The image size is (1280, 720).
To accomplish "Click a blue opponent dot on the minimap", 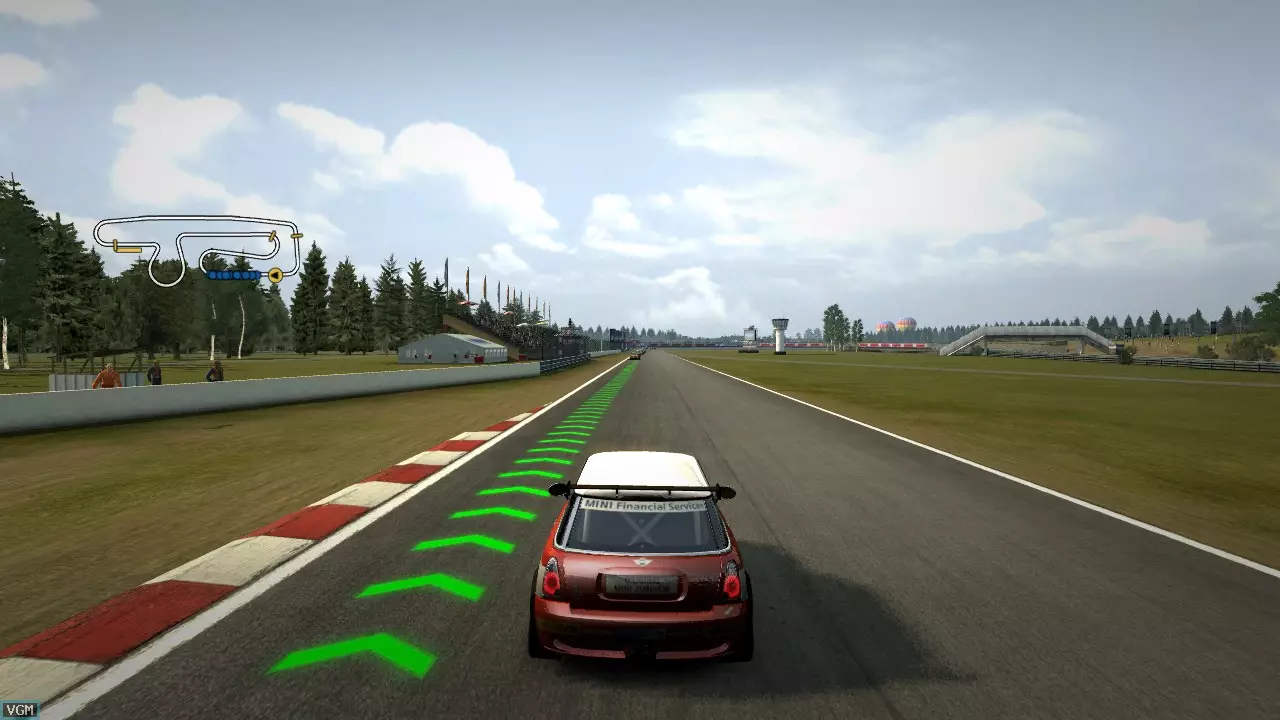I will (235, 275).
